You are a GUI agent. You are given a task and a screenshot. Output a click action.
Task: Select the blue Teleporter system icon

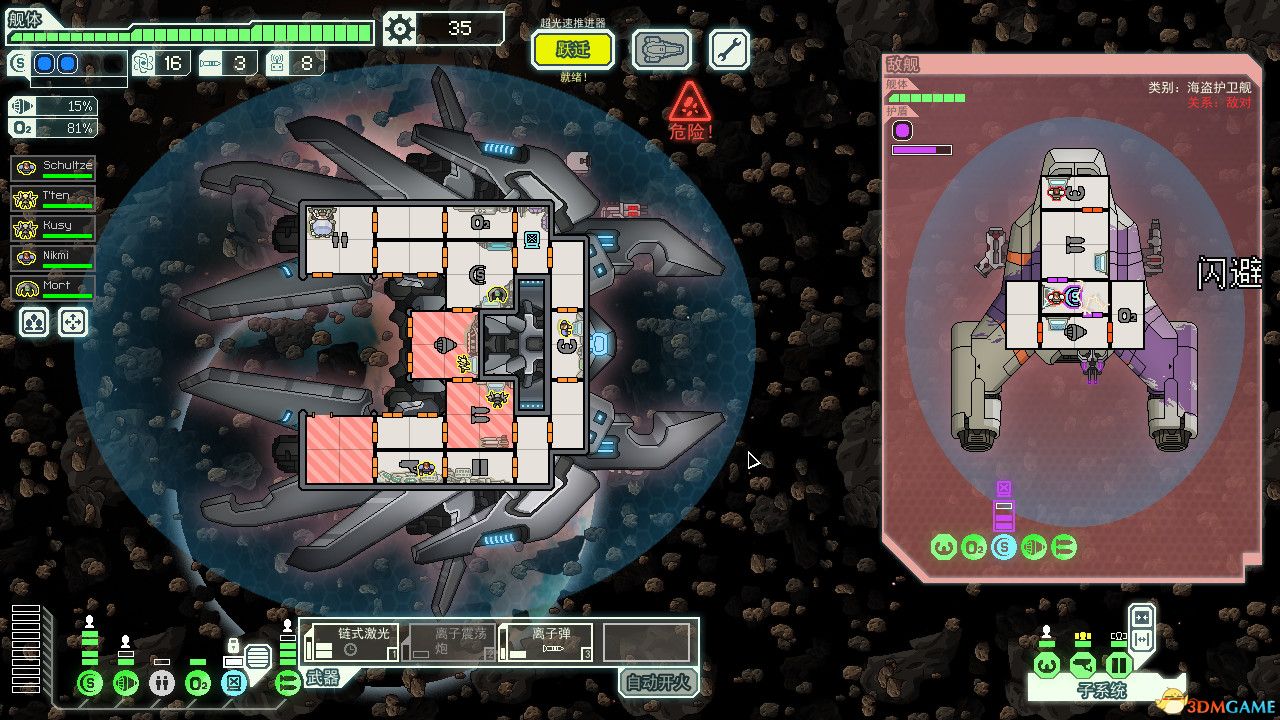point(233,683)
